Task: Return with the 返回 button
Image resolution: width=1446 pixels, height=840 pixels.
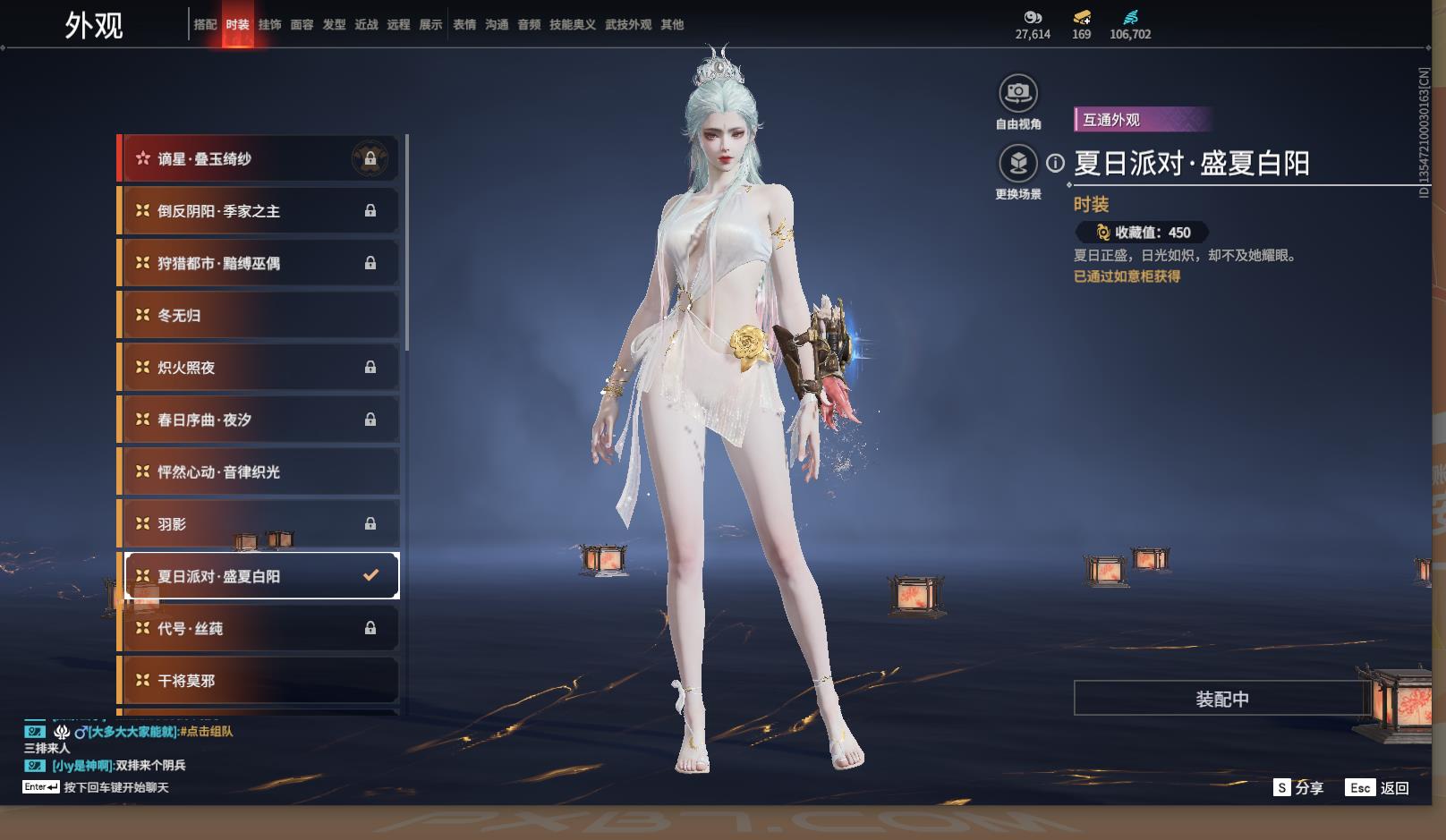Action: coord(1379,788)
